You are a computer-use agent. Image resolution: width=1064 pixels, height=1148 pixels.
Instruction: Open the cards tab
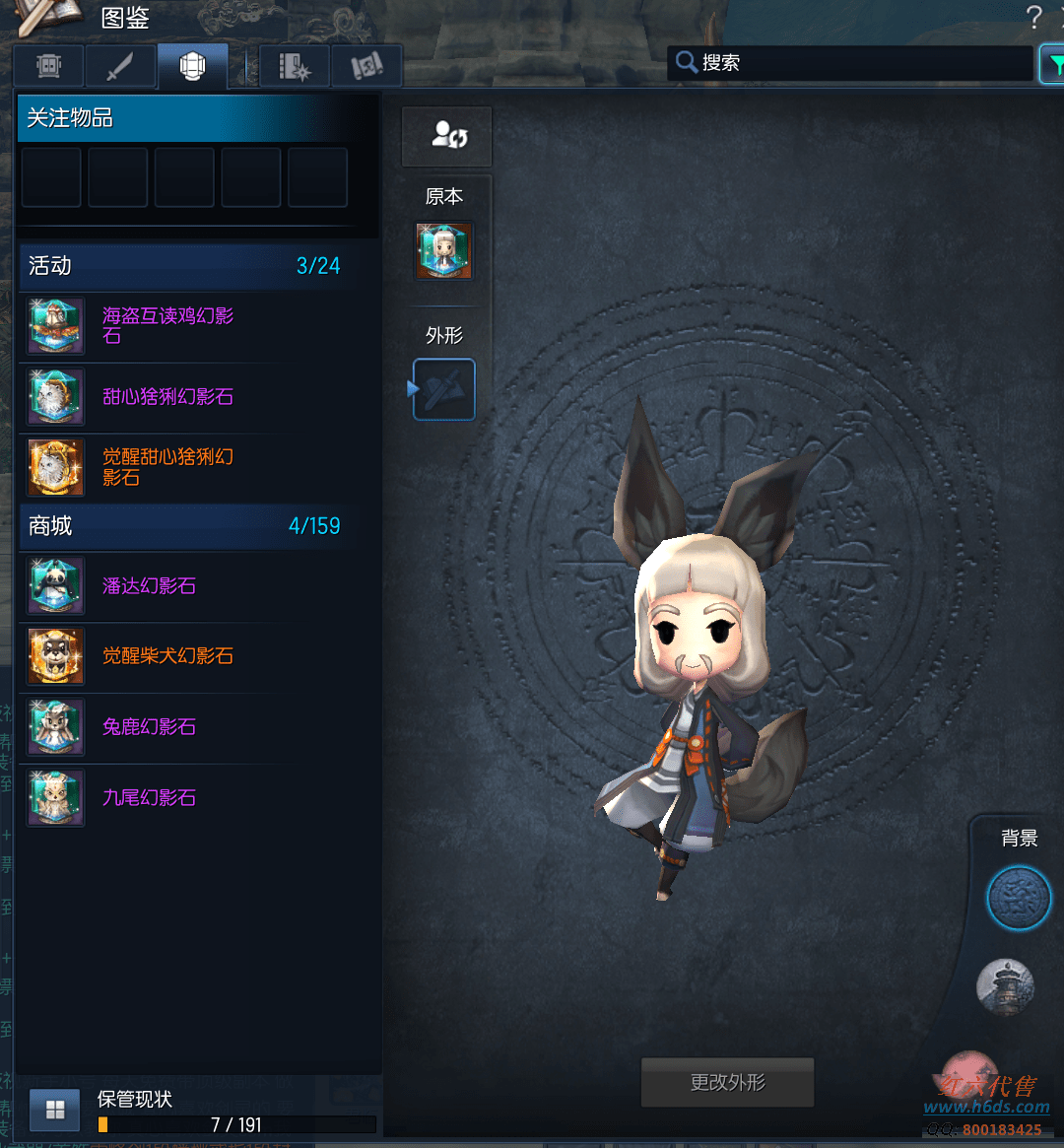click(366, 67)
